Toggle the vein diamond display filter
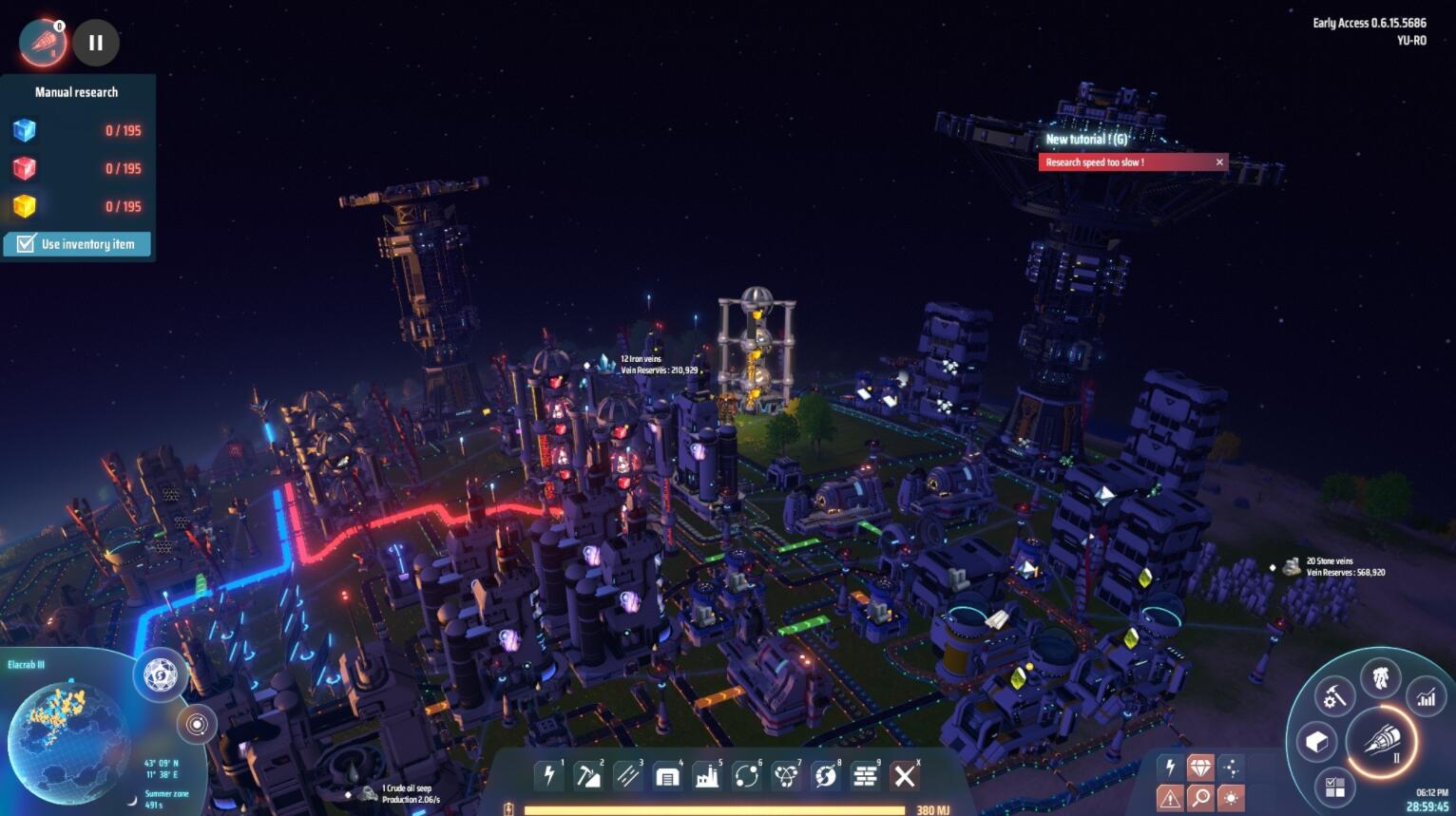This screenshot has height=816, width=1456. pos(1200,767)
